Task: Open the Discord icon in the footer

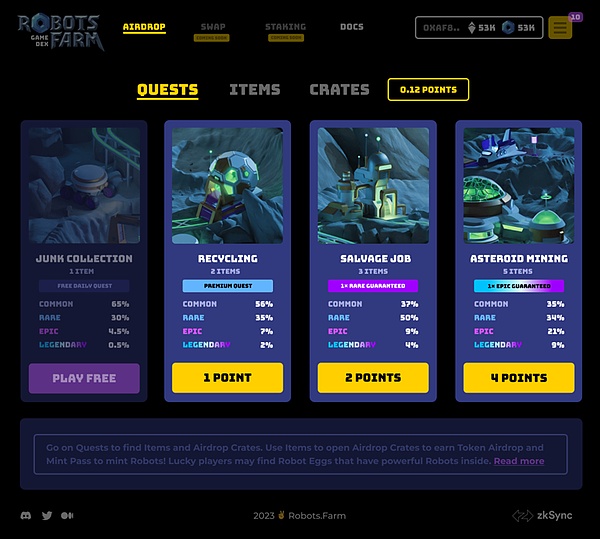Action: pos(26,516)
